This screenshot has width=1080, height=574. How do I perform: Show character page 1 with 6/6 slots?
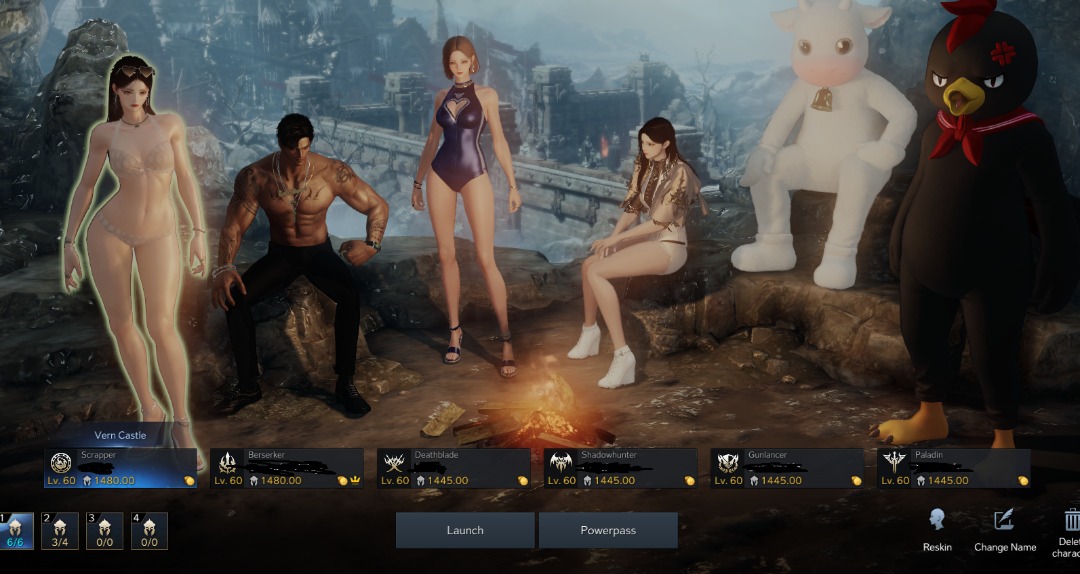16,530
